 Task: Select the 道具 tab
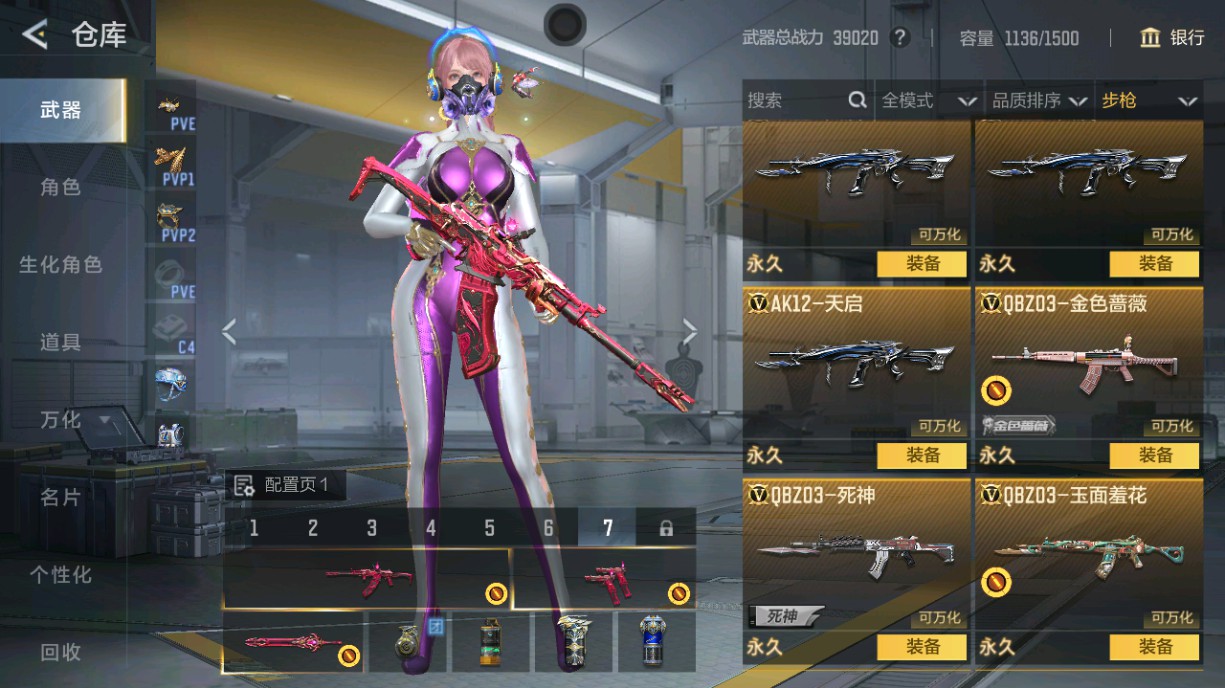tap(61, 342)
